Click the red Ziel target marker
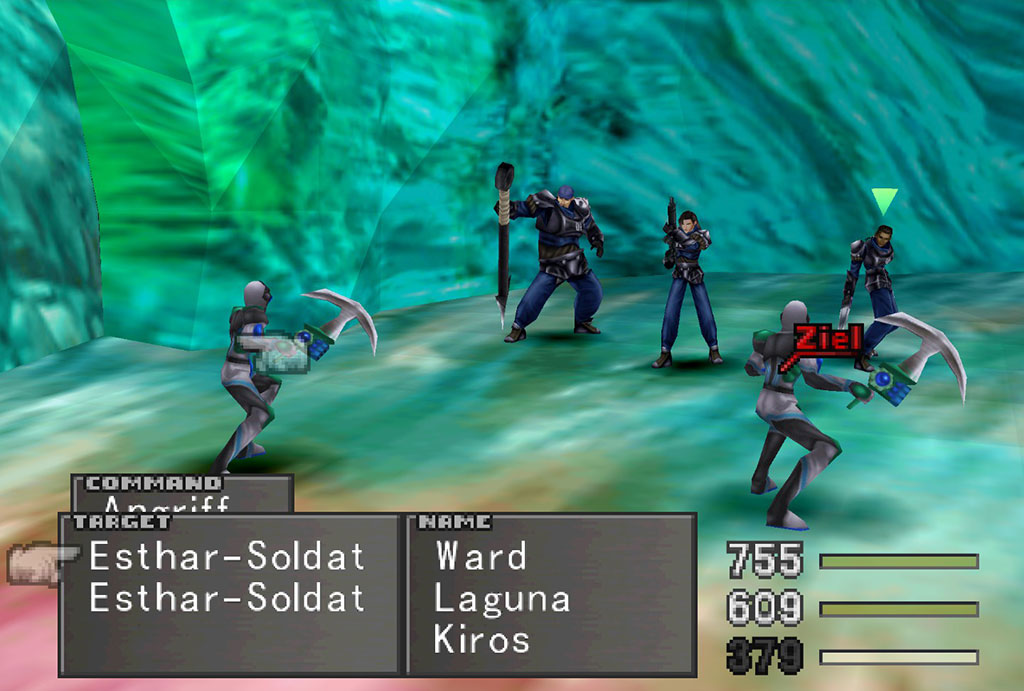Viewport: 1024px width, 691px height. 826,339
